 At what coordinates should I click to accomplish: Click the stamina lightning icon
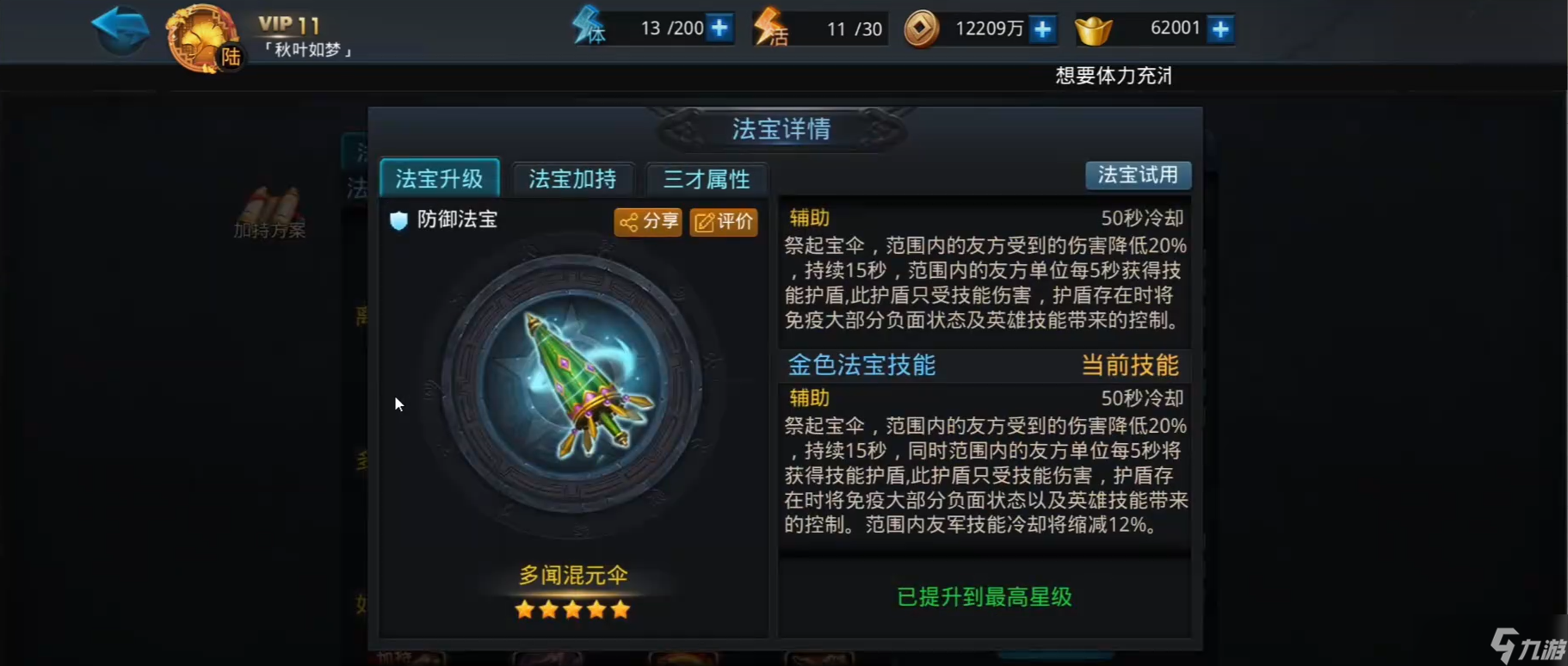click(x=589, y=28)
